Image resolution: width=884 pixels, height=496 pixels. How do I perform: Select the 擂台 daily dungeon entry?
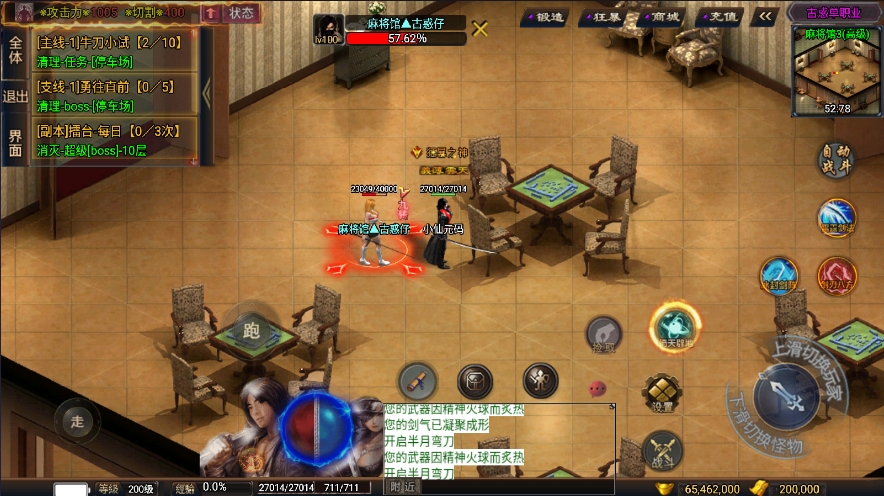tap(115, 142)
